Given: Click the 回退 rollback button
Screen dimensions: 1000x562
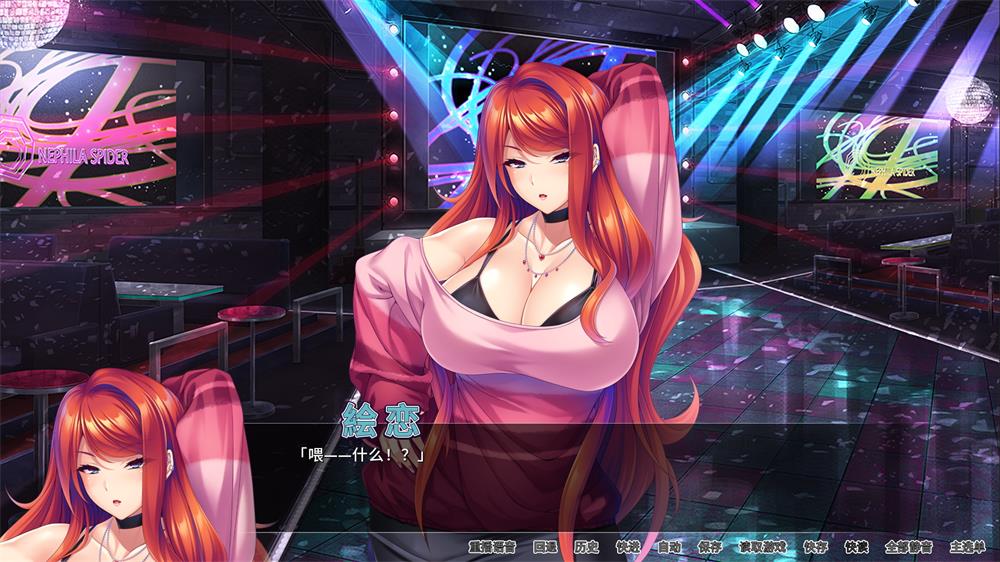Looking at the screenshot, I should [545, 547].
